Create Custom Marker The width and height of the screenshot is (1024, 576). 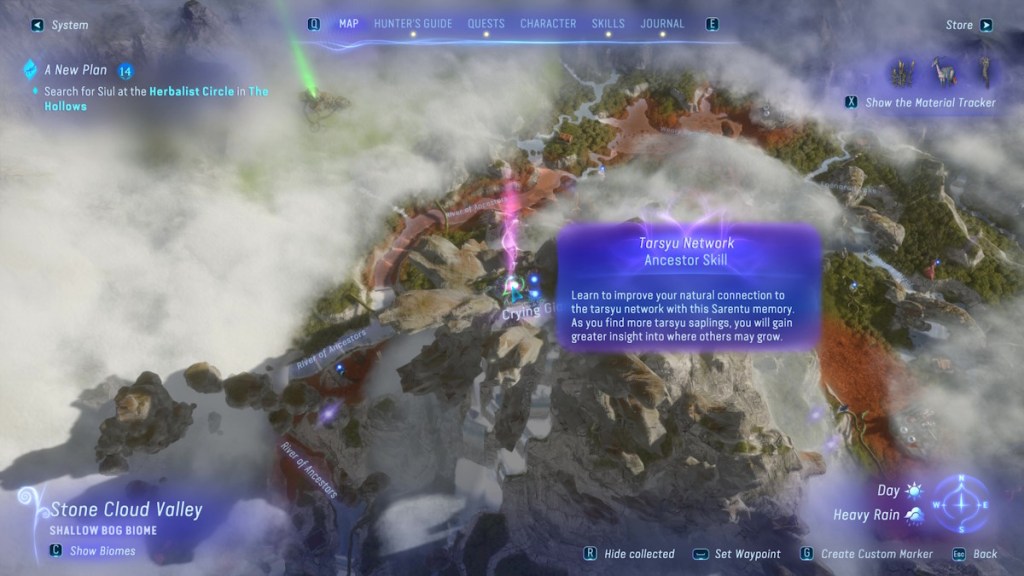(x=868, y=554)
